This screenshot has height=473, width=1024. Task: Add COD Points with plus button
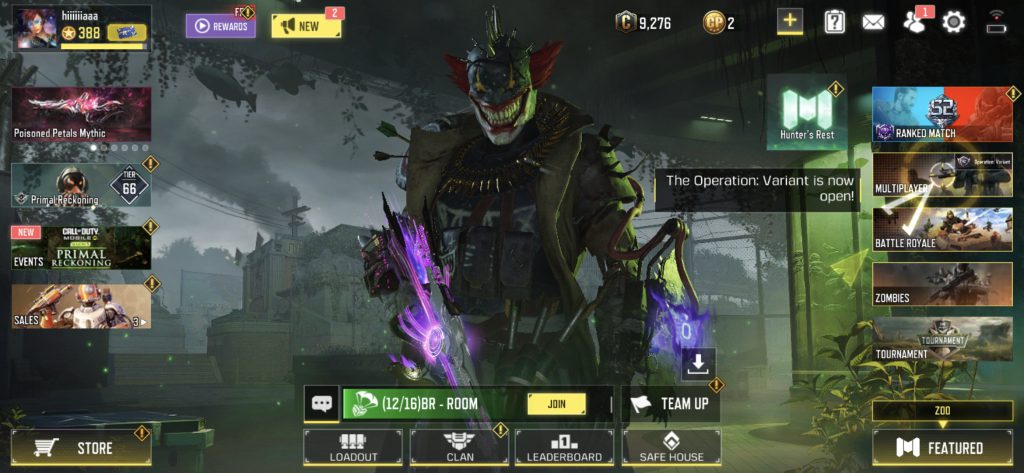click(790, 22)
